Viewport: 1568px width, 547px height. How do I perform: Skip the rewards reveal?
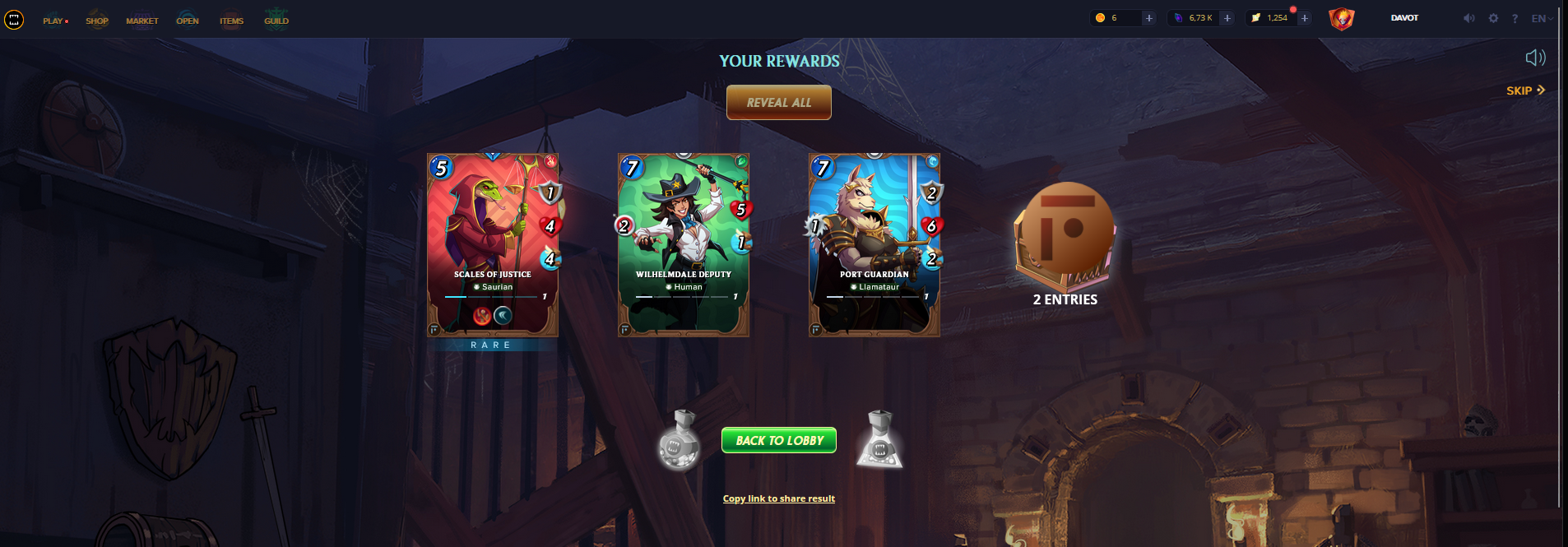click(x=1525, y=90)
